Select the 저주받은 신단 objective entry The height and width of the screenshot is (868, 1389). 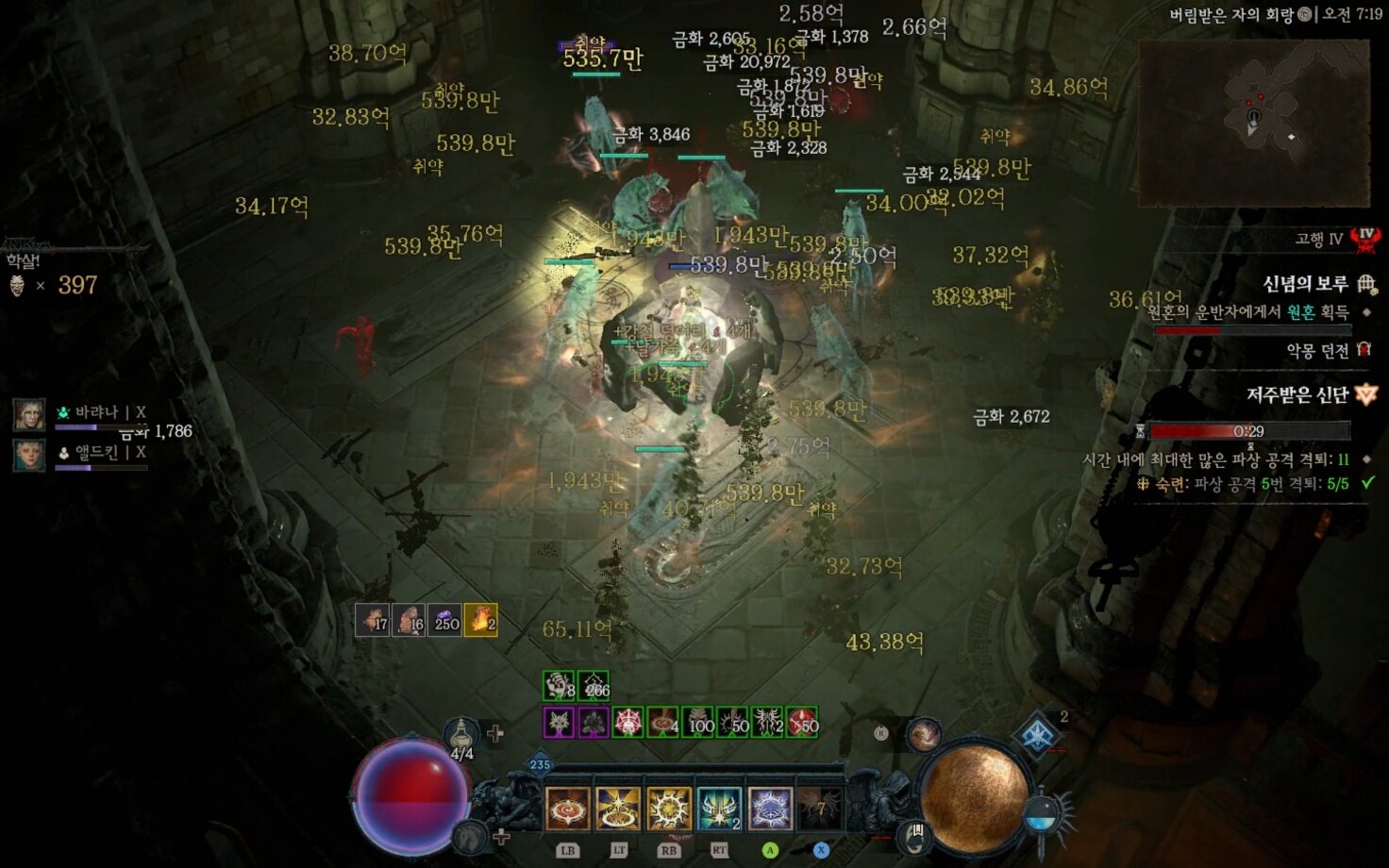point(1297,395)
